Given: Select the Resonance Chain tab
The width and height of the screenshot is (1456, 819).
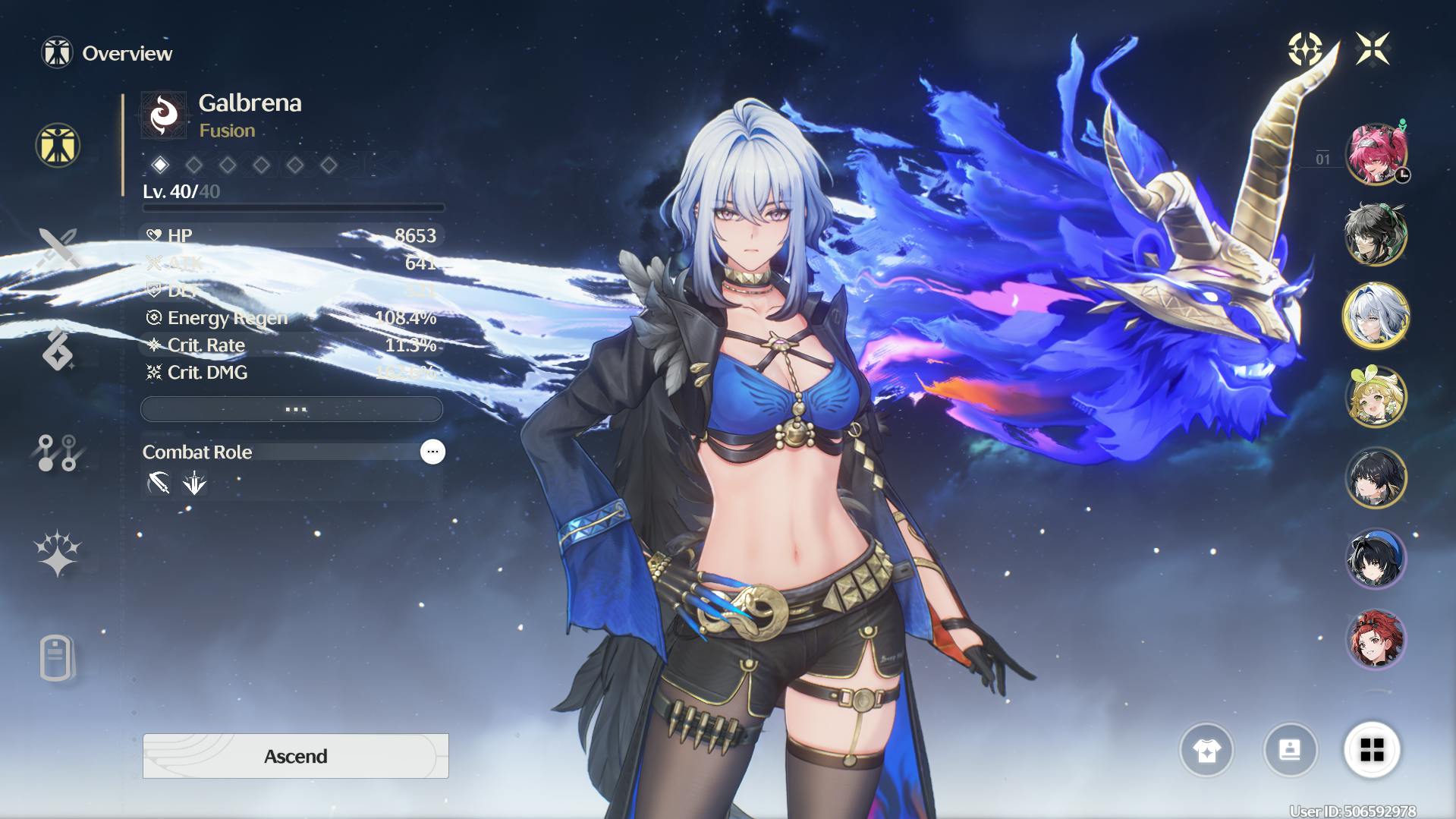Looking at the screenshot, I should point(58,553).
